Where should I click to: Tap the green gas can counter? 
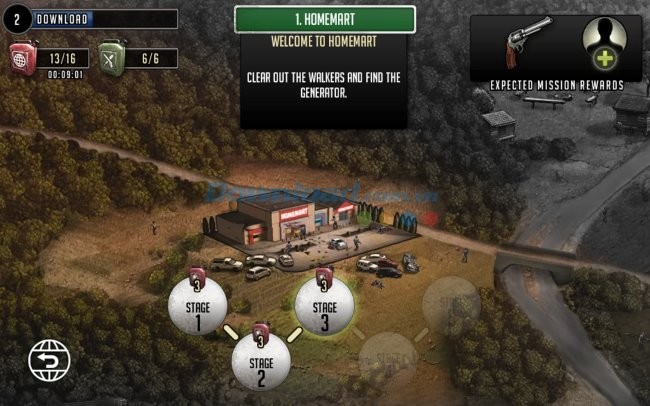130,57
